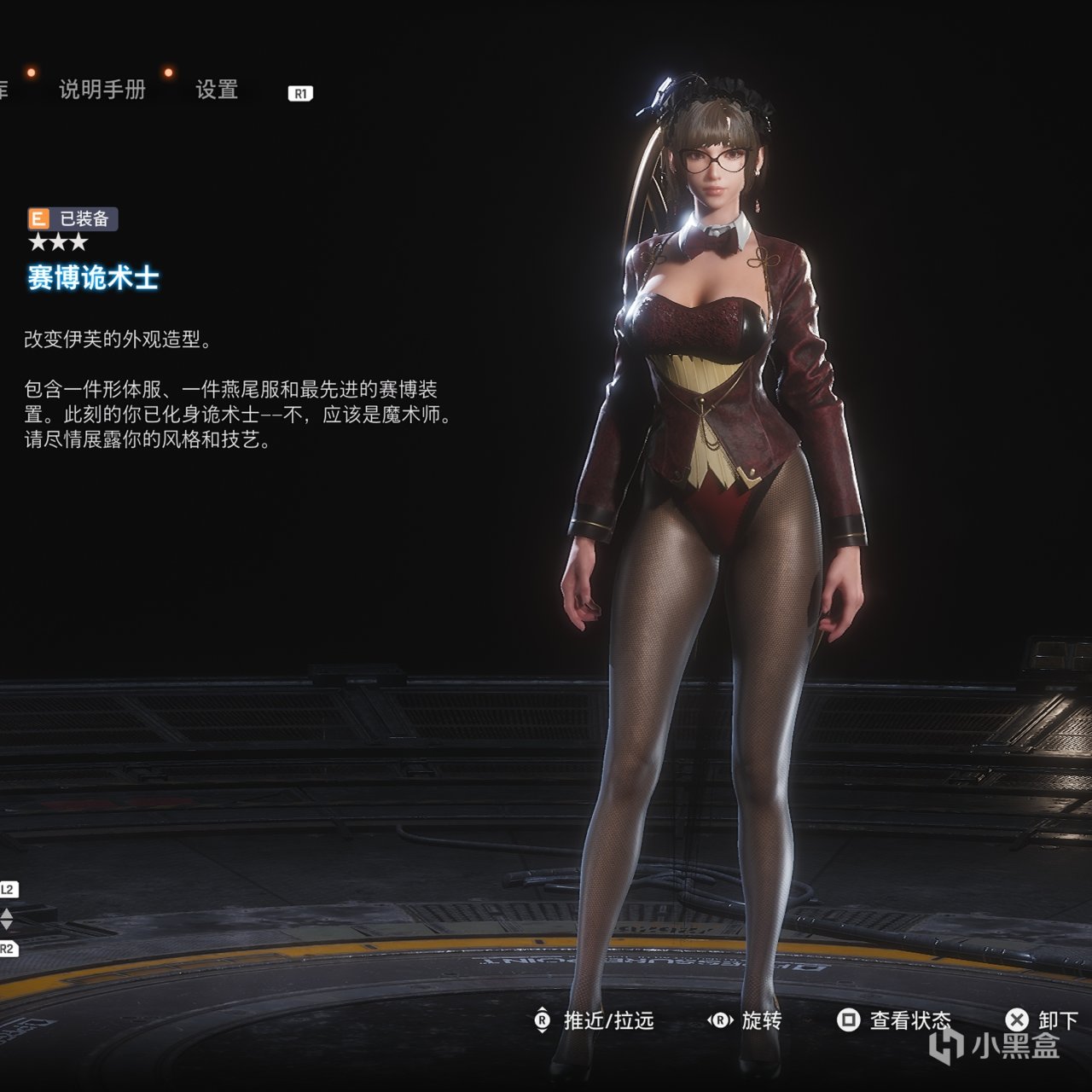Click the 推近/拉远 zoom label

[607, 1021]
